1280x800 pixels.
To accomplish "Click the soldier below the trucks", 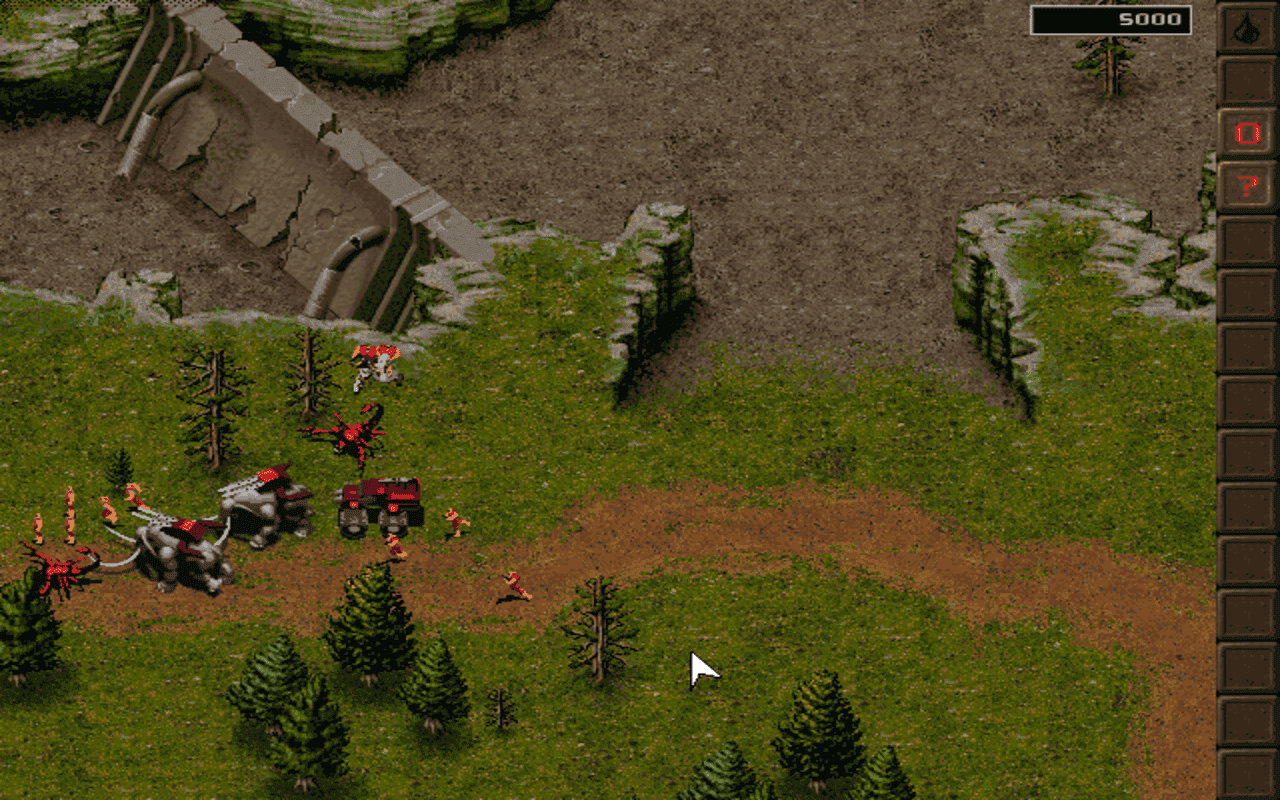I will 398,548.
